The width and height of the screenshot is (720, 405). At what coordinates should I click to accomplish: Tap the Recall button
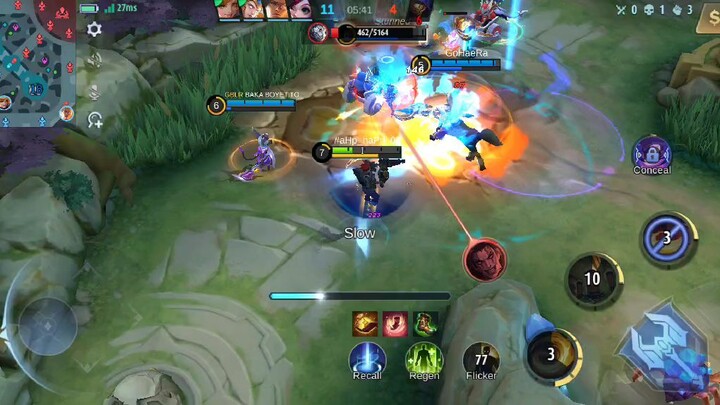[x=367, y=358]
